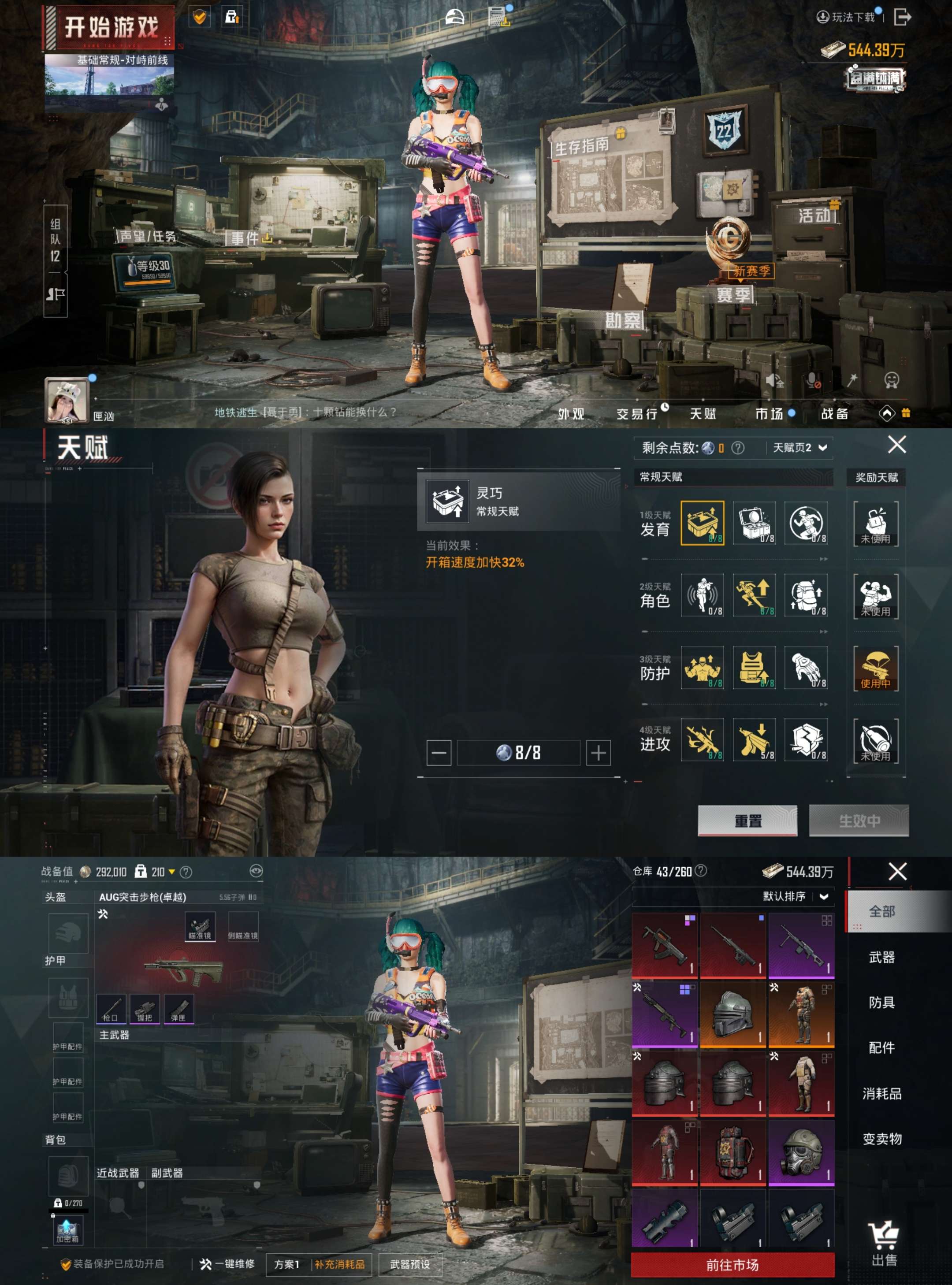Select the parachute reward talent marked 使用中
Viewport: 952px width, 1285px height.
875,668
